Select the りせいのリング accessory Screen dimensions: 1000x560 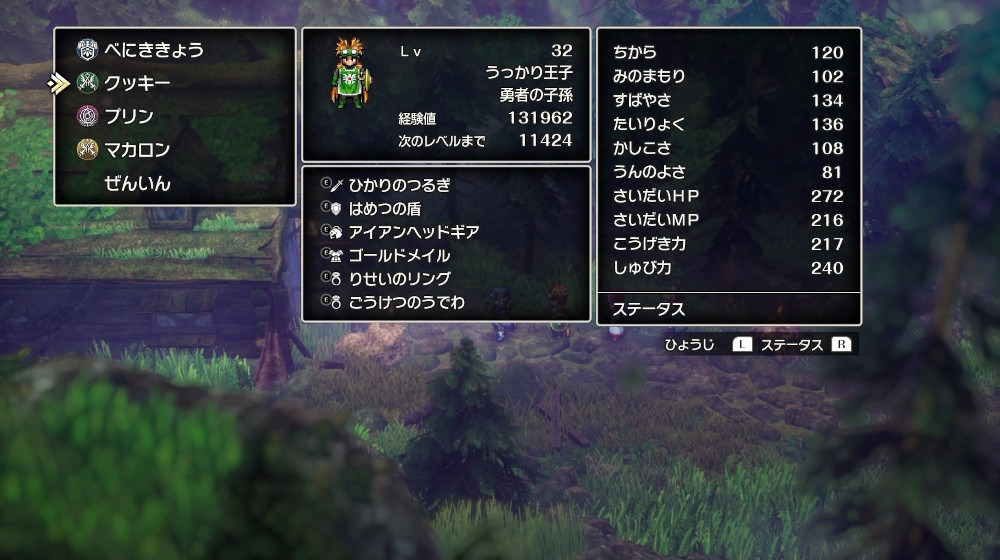coord(399,278)
